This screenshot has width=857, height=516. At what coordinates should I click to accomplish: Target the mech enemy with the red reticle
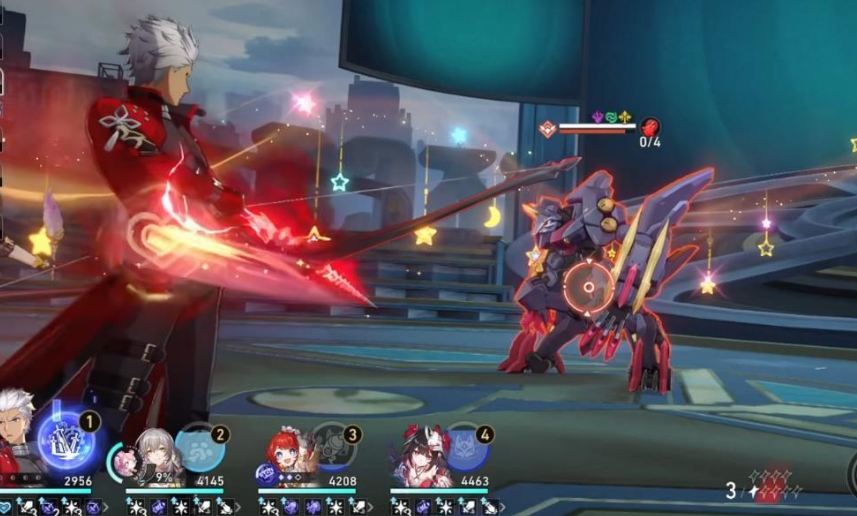[x=588, y=288]
